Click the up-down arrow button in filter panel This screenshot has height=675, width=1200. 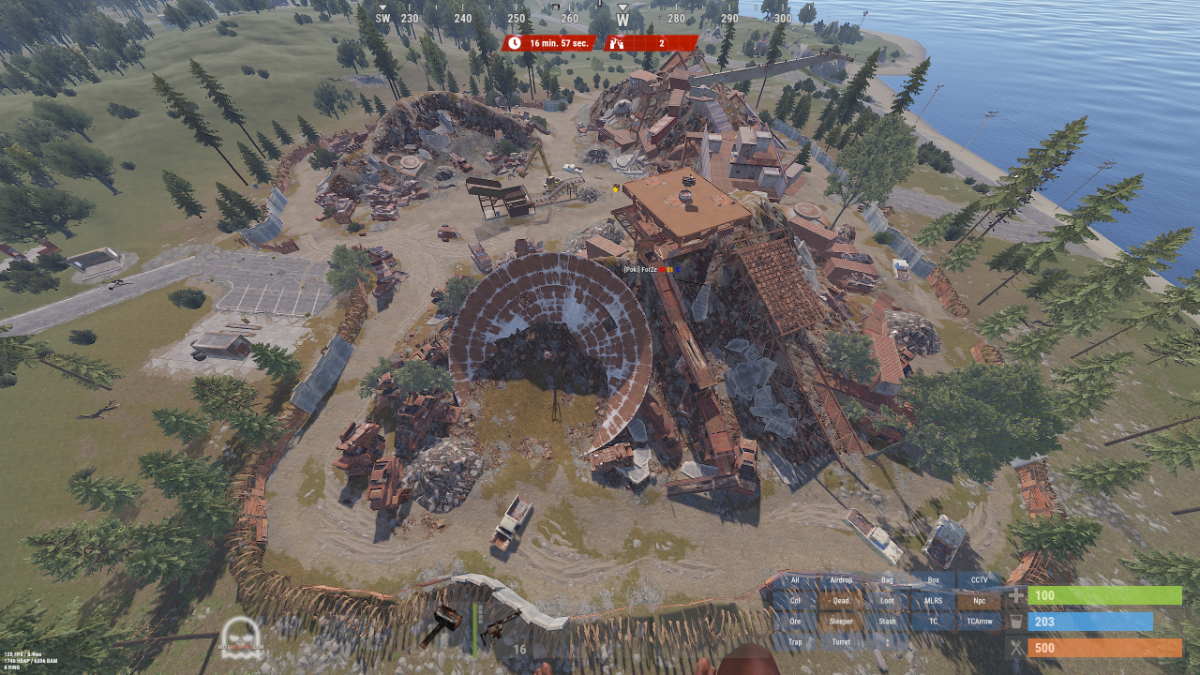(886, 642)
